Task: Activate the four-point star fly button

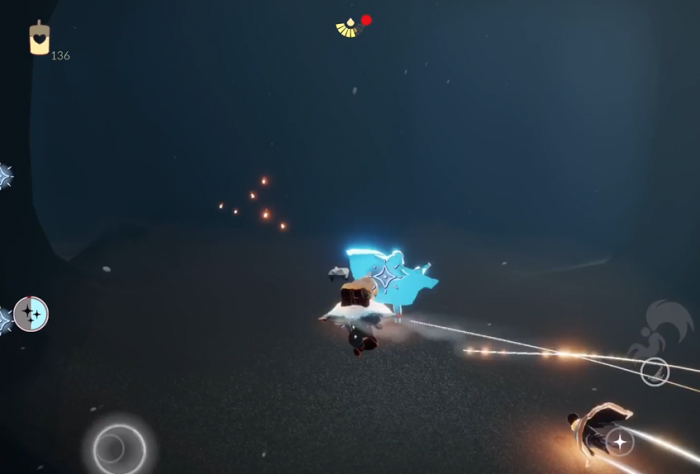Action: 620,441
